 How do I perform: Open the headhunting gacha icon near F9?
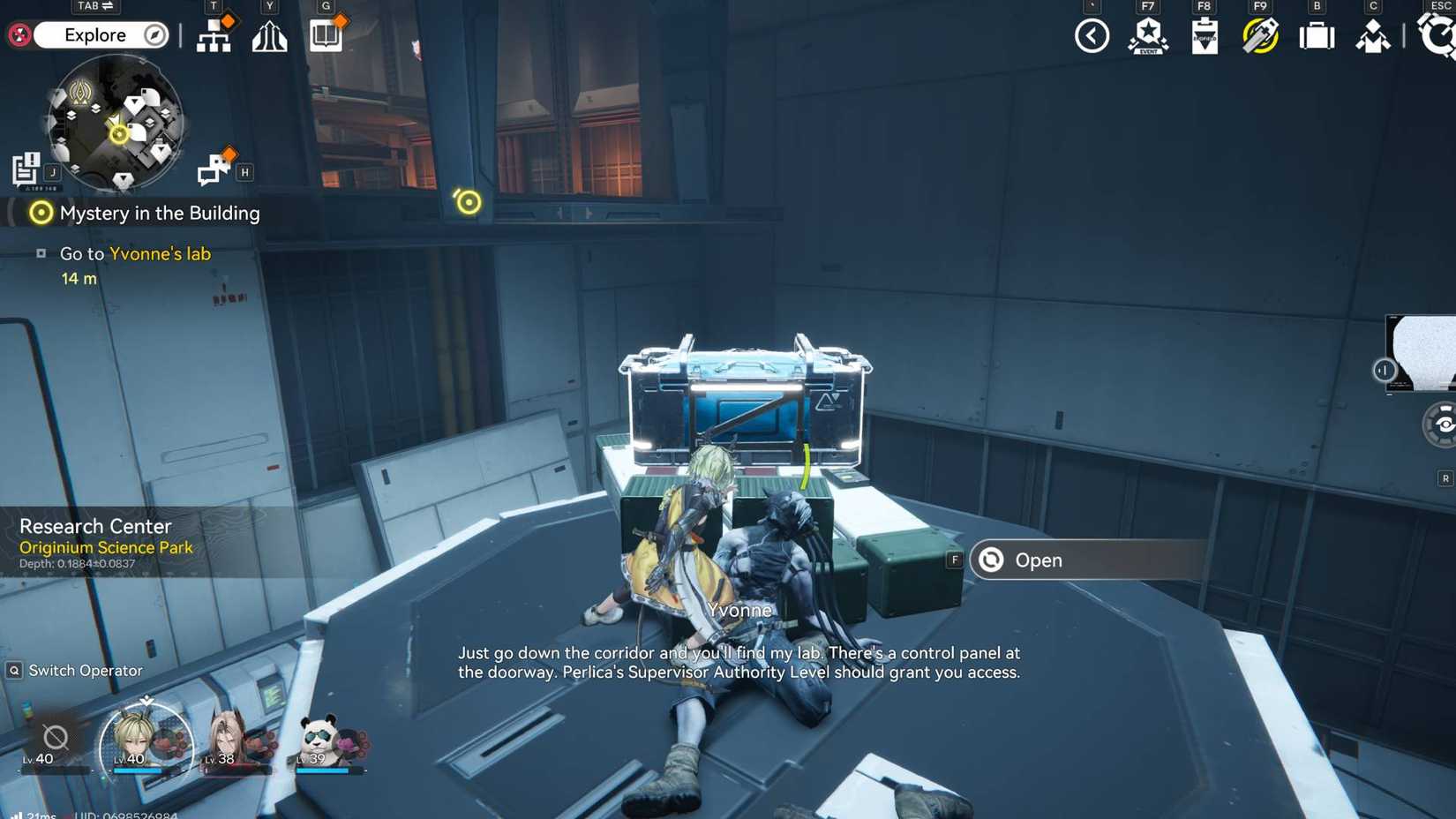click(1259, 36)
